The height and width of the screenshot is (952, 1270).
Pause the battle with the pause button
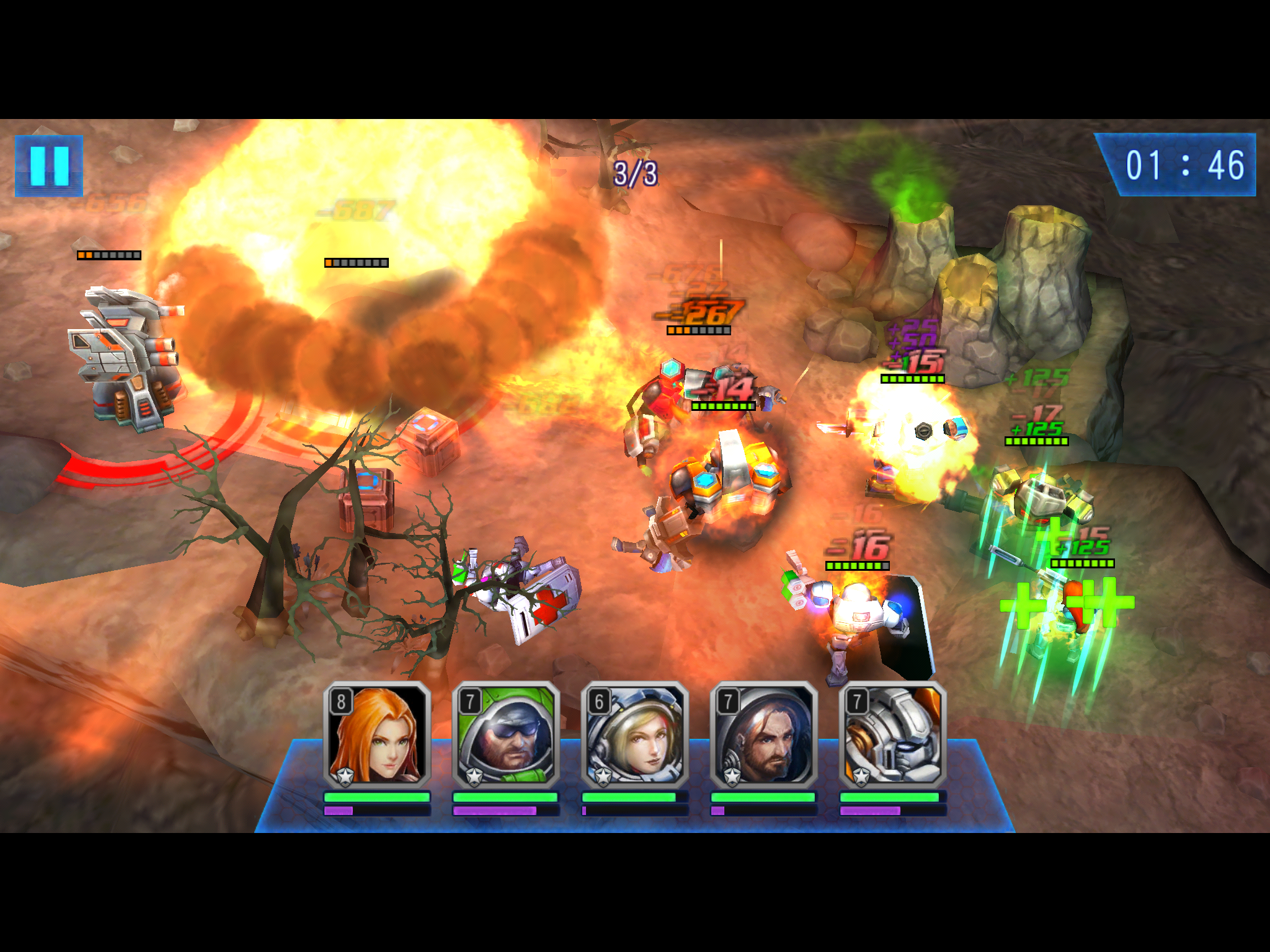click(x=48, y=165)
